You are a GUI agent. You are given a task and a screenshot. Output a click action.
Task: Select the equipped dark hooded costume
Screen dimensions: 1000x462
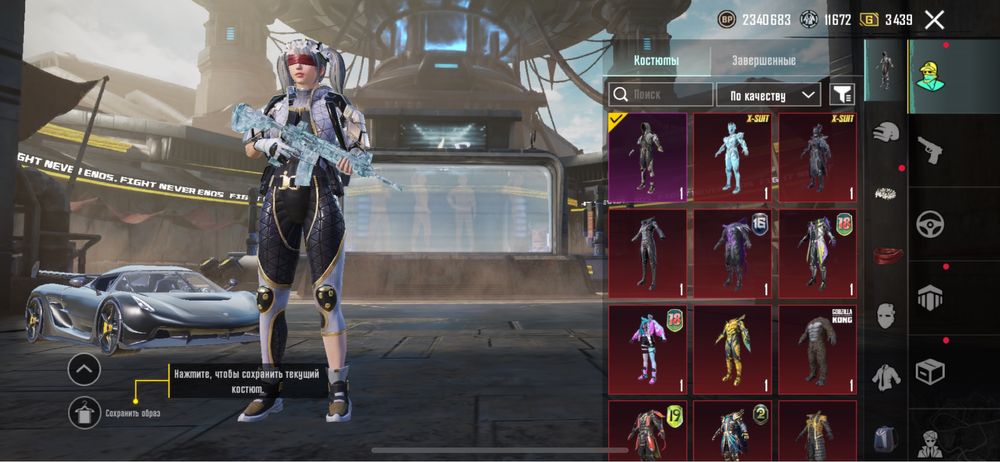click(x=647, y=157)
